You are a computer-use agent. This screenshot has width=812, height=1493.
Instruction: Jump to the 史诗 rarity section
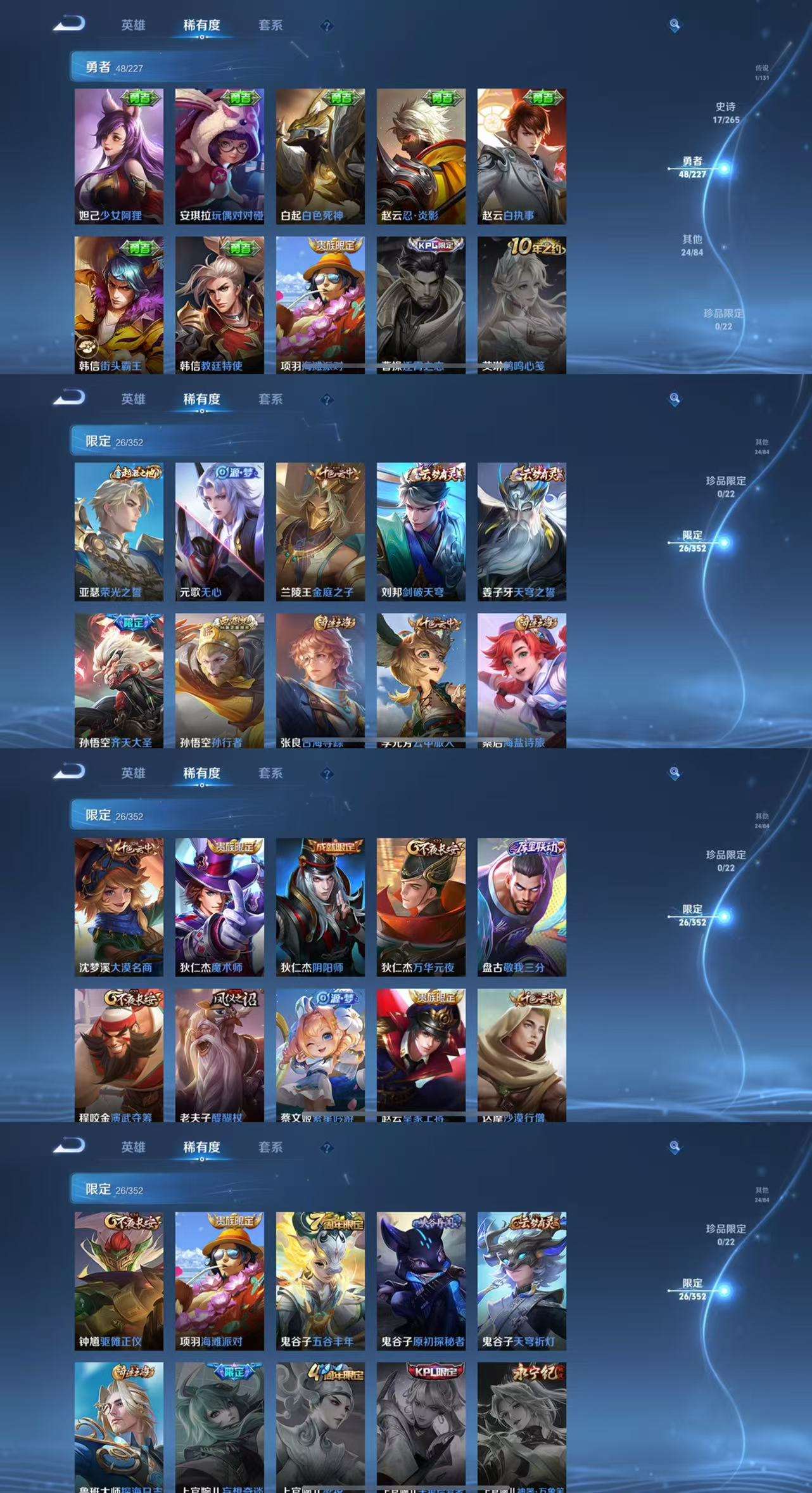tap(725, 113)
